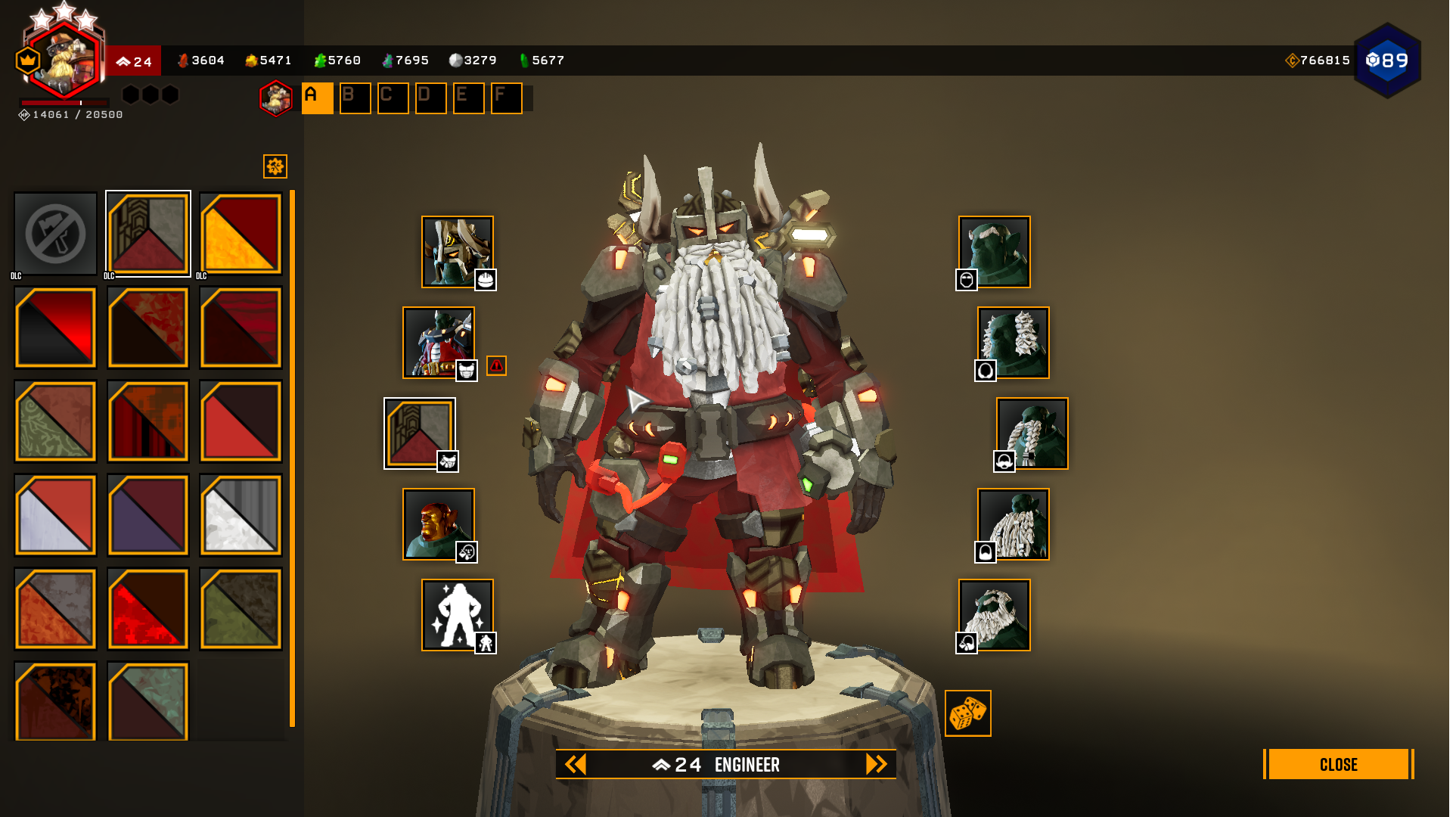Open the sideburns slot at bottom right

[x=995, y=615]
